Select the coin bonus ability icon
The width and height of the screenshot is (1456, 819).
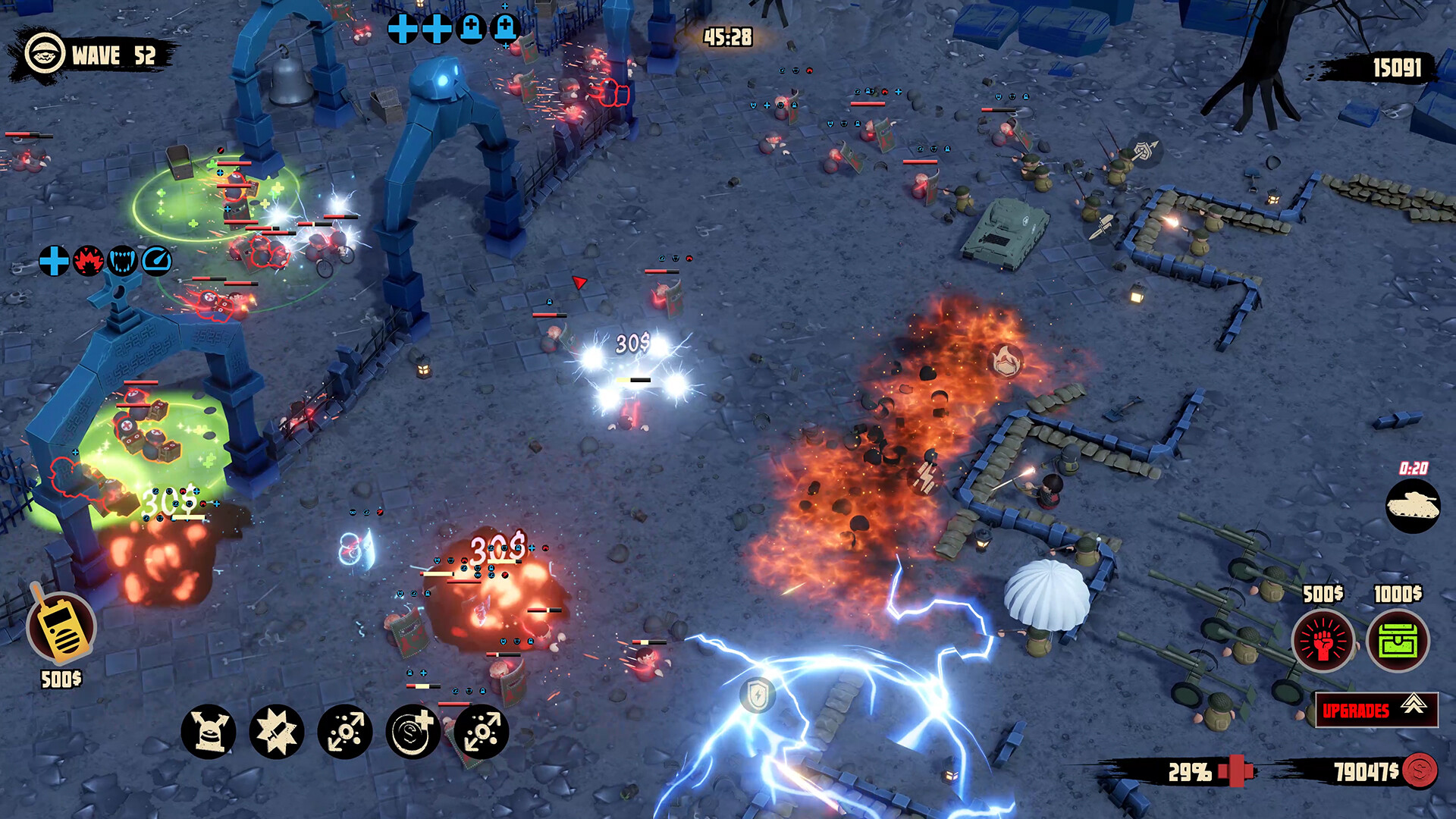click(x=412, y=730)
